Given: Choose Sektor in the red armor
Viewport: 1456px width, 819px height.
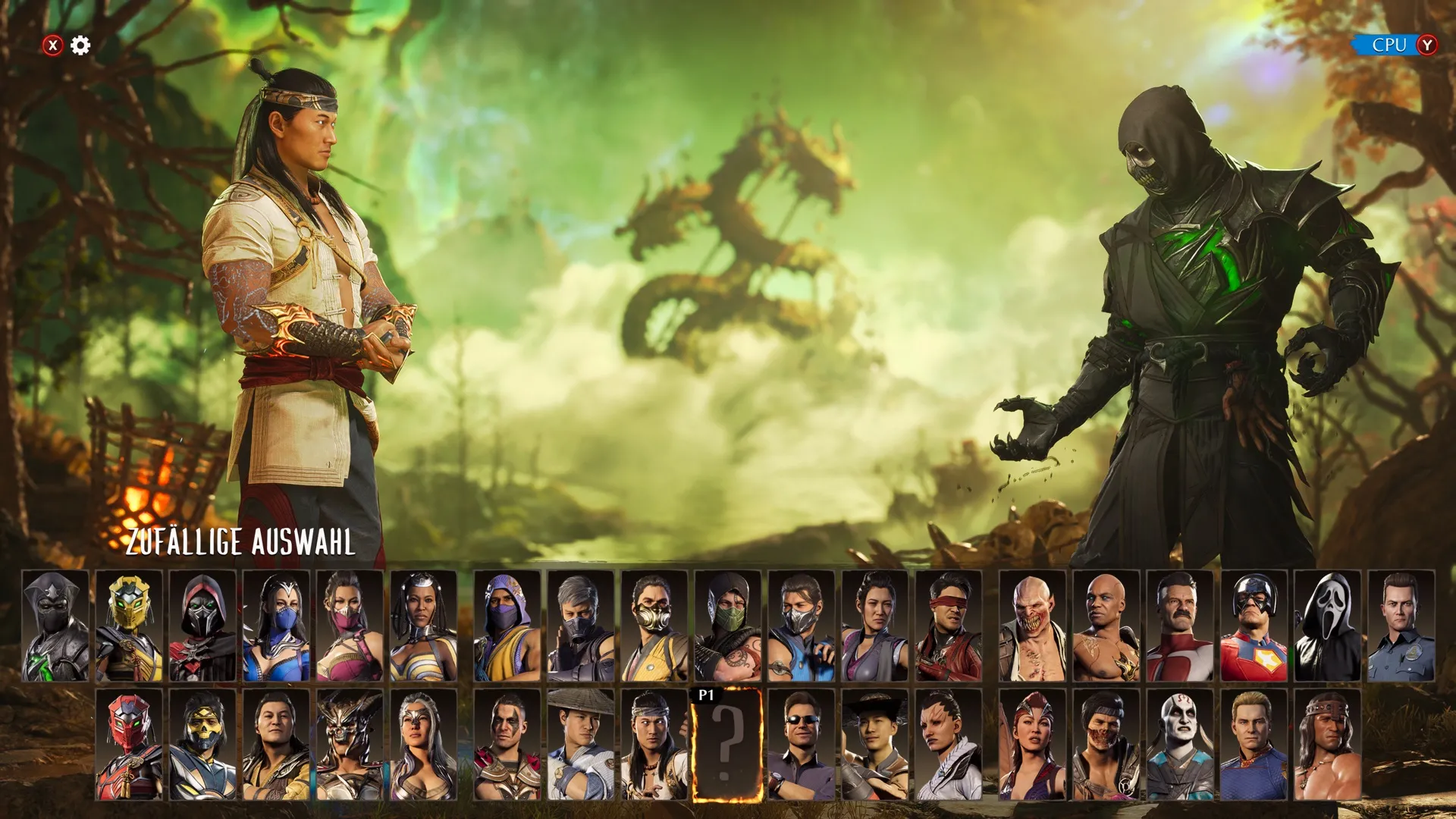Looking at the screenshot, I should (x=128, y=745).
